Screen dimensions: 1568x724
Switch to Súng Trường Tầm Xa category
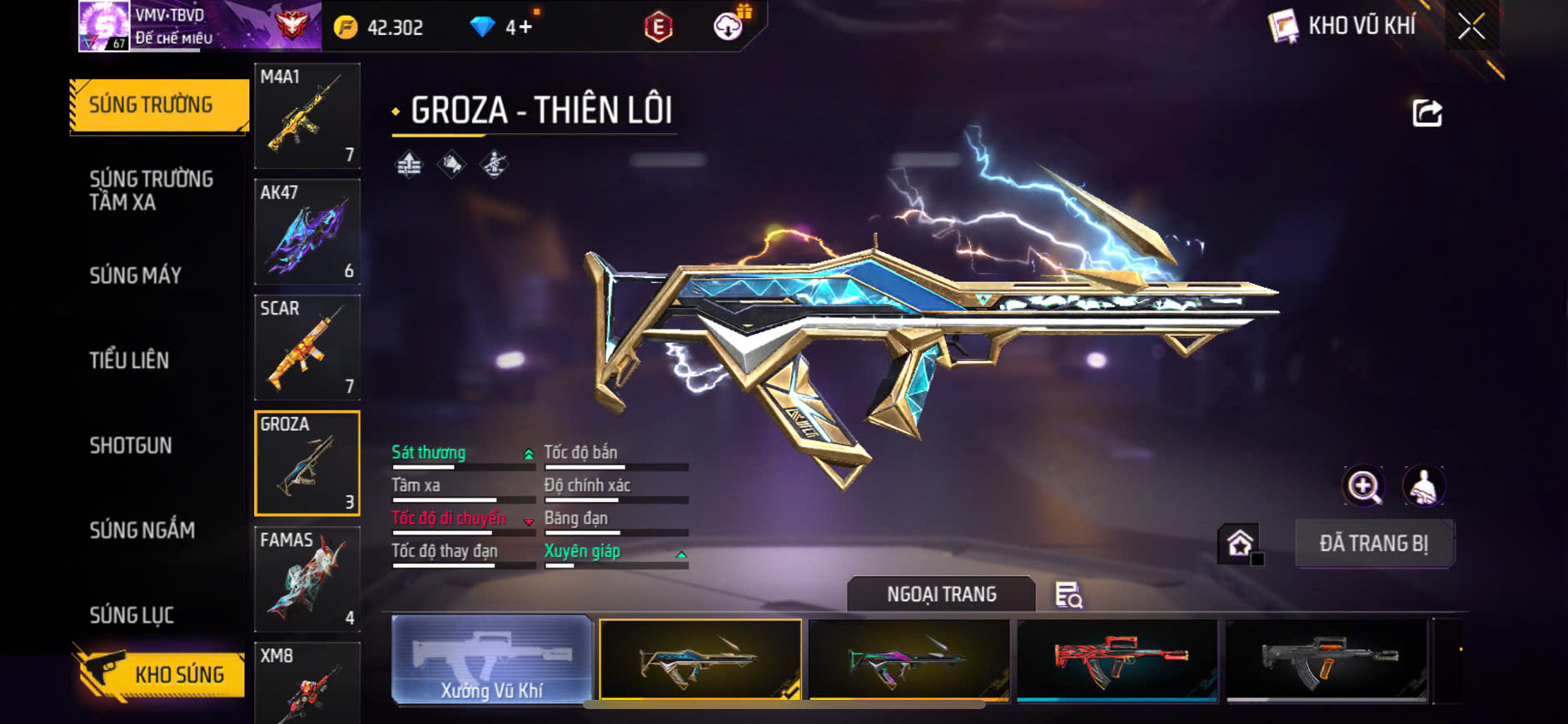click(152, 191)
